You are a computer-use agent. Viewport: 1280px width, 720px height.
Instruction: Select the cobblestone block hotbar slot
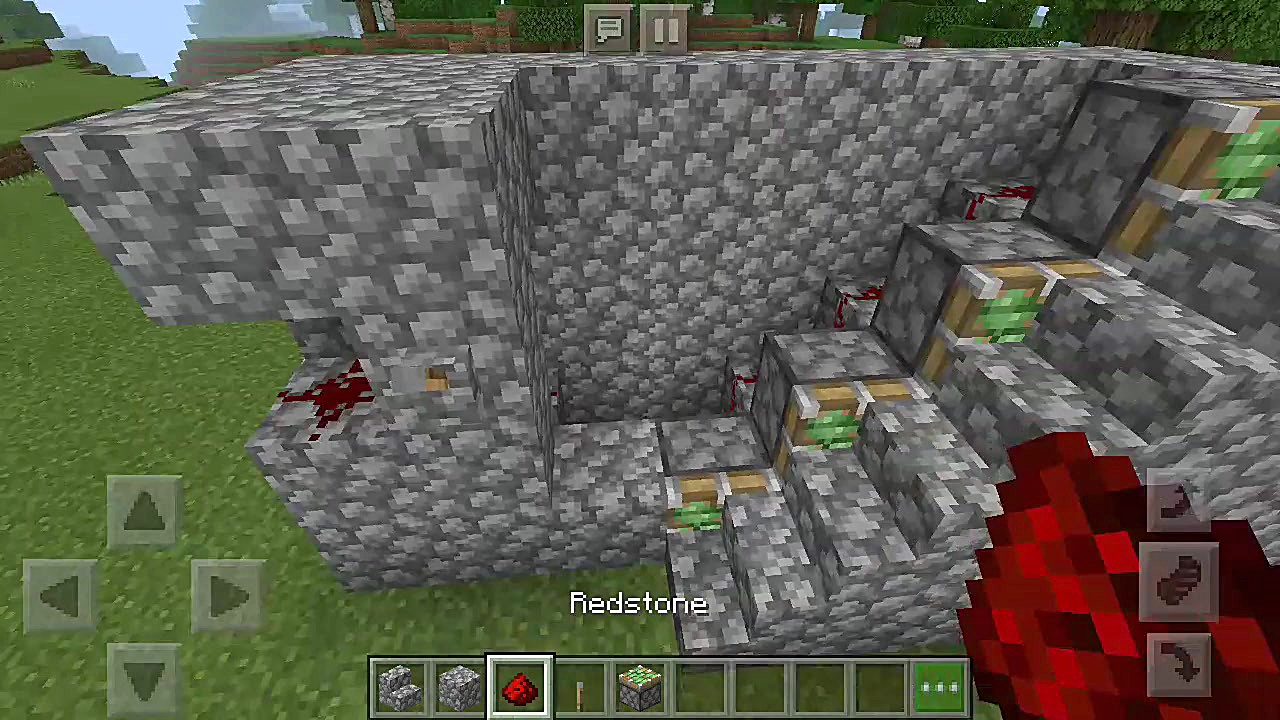point(460,688)
